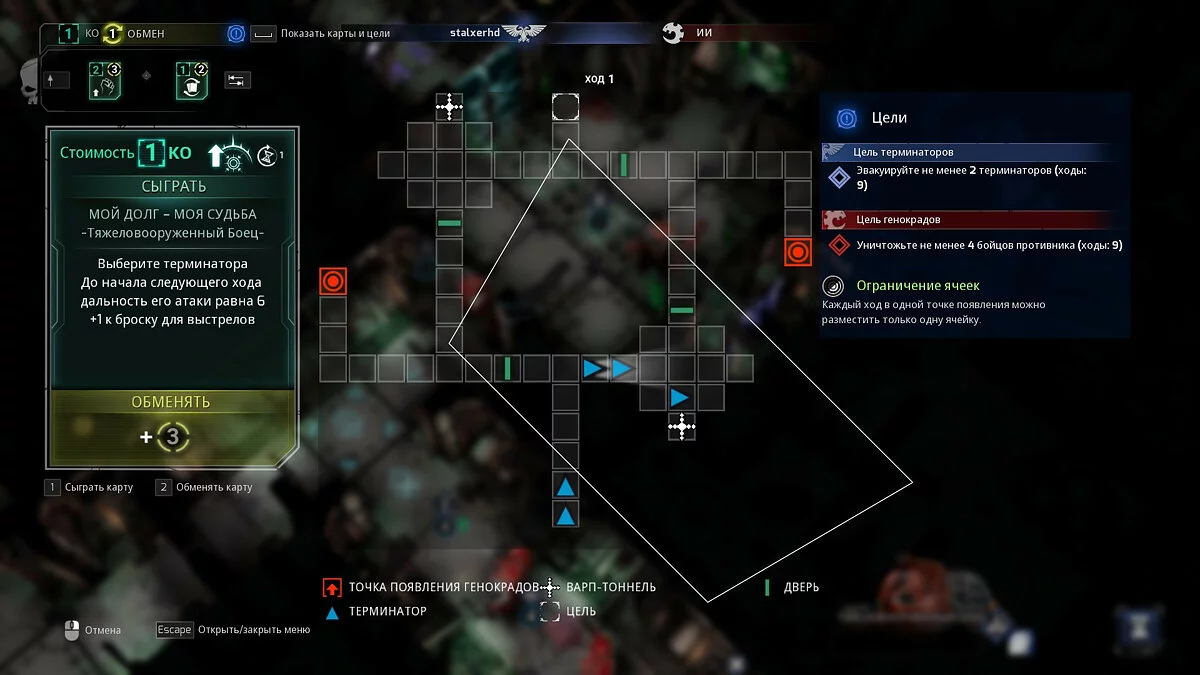This screenshot has height=675, width=1200.
Task: Select the fist card costing 2
Action: coord(105,80)
